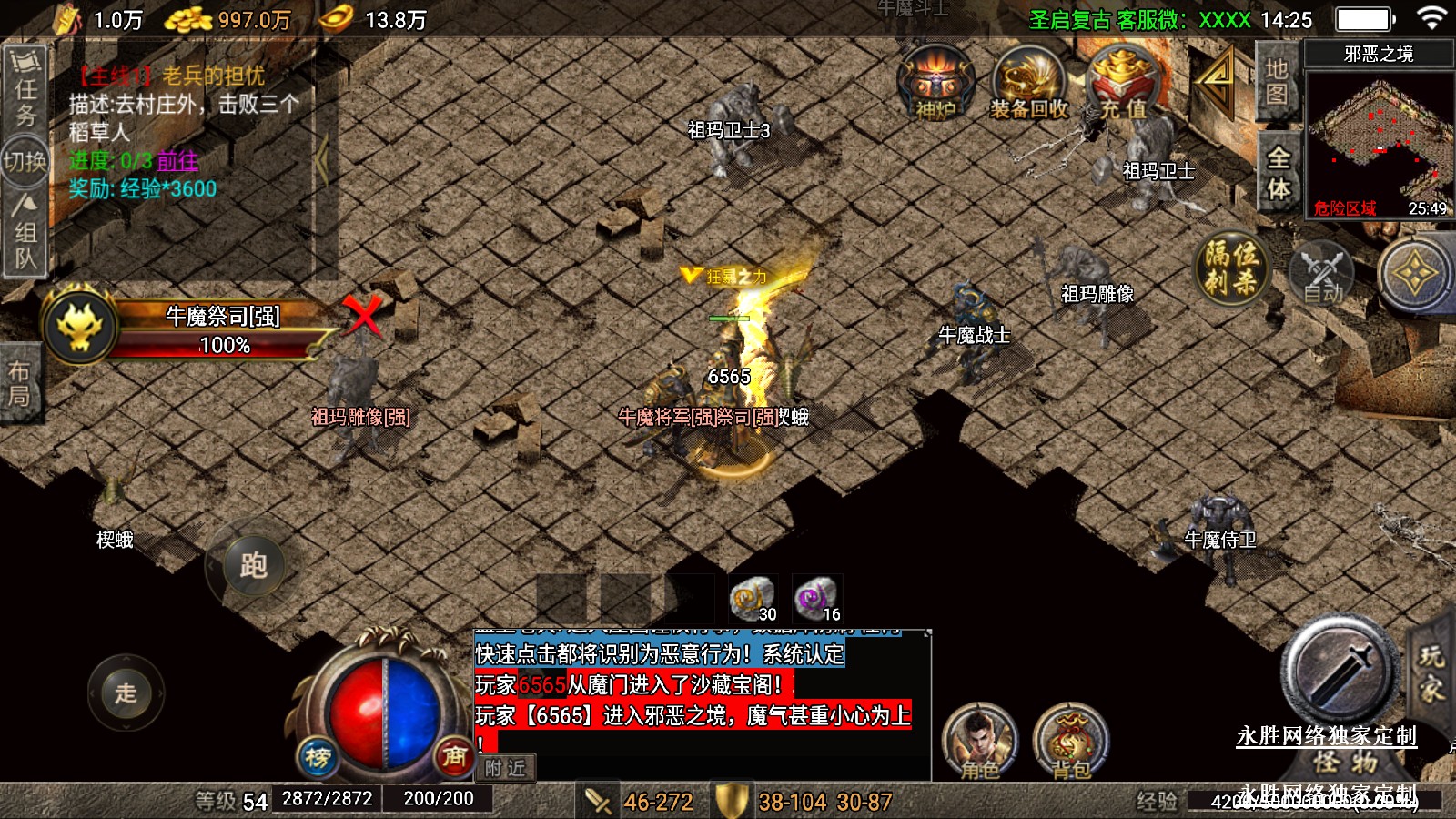This screenshot has width=1456, height=819.
Task: Close the 牛魔祭司 target frame
Action: coord(363,317)
